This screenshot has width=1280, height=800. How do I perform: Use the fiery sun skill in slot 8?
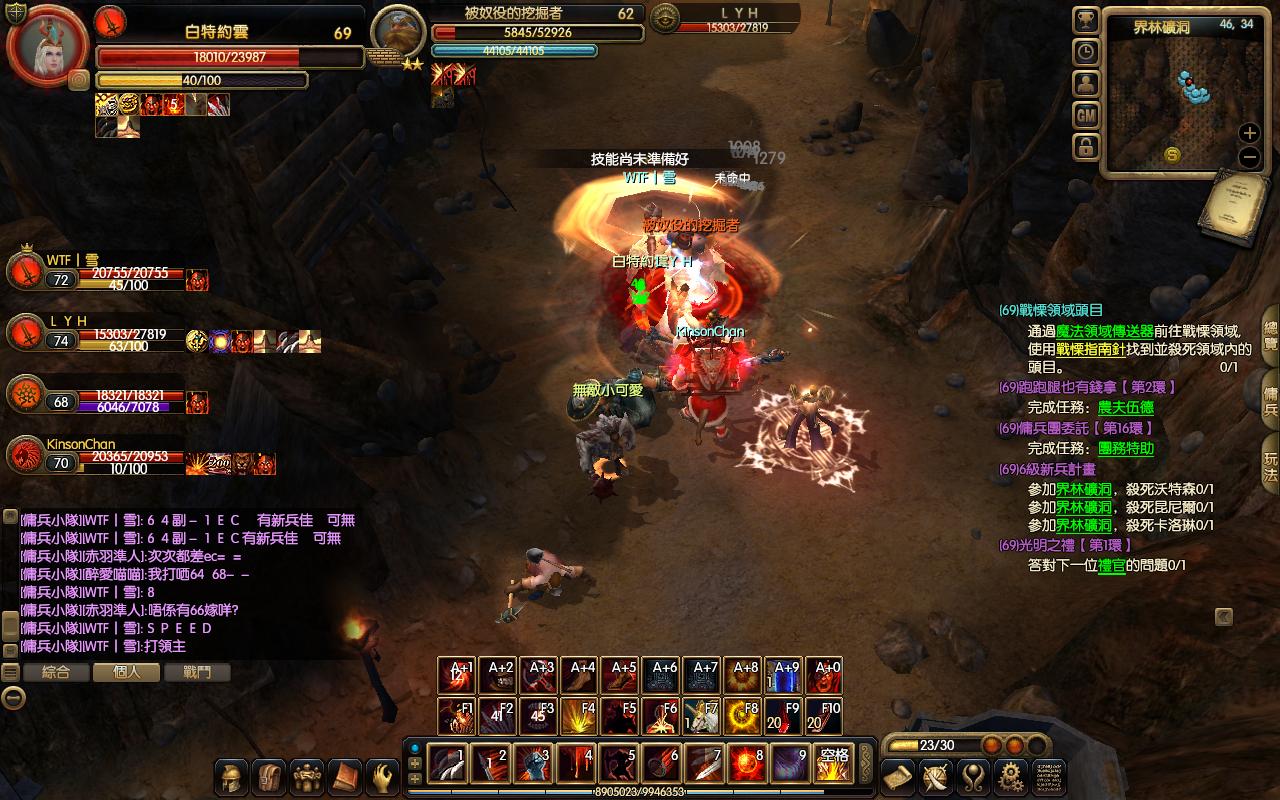747,764
